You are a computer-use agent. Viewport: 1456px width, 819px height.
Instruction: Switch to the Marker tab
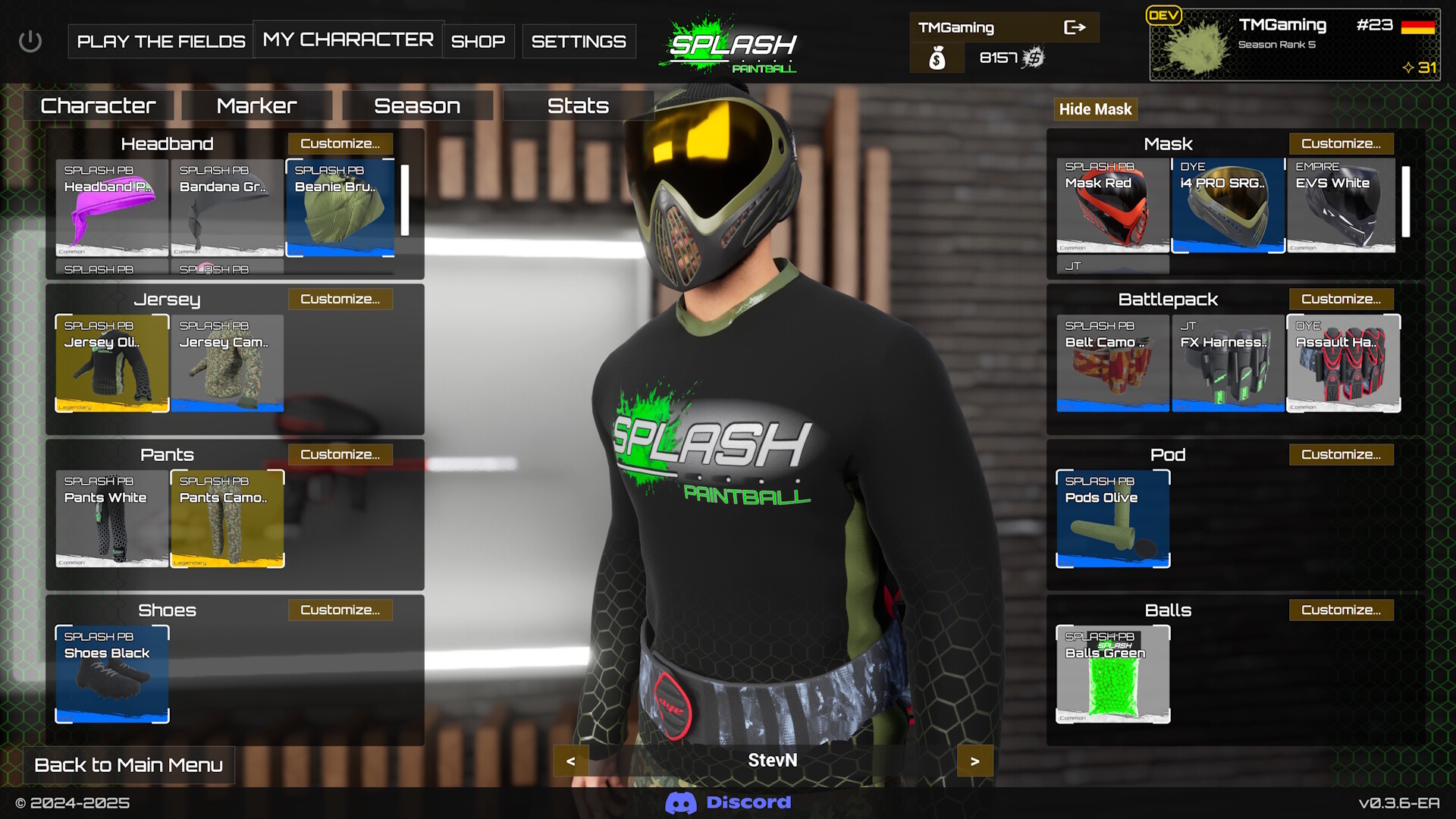click(256, 105)
